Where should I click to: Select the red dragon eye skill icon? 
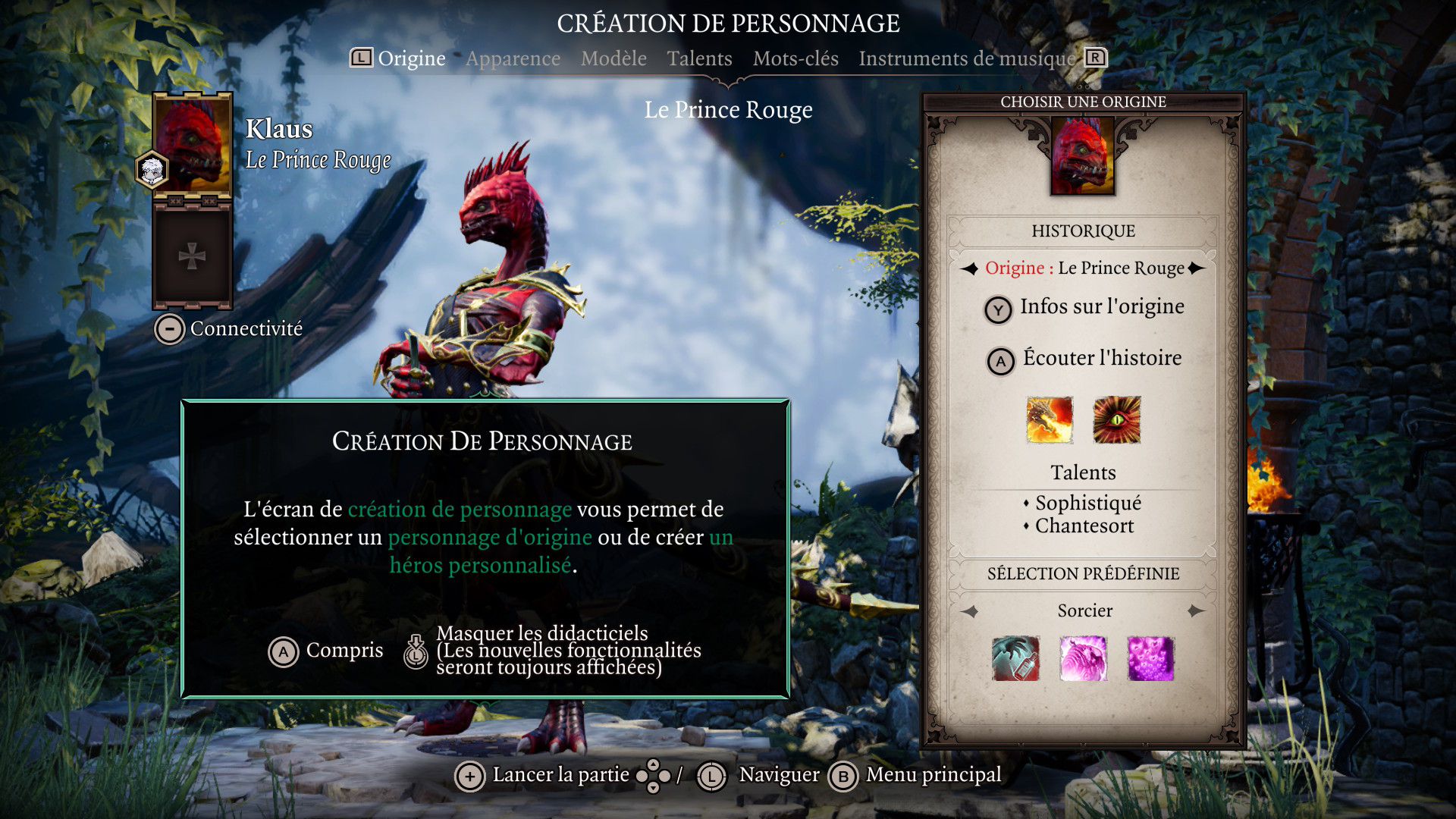(x=1116, y=420)
